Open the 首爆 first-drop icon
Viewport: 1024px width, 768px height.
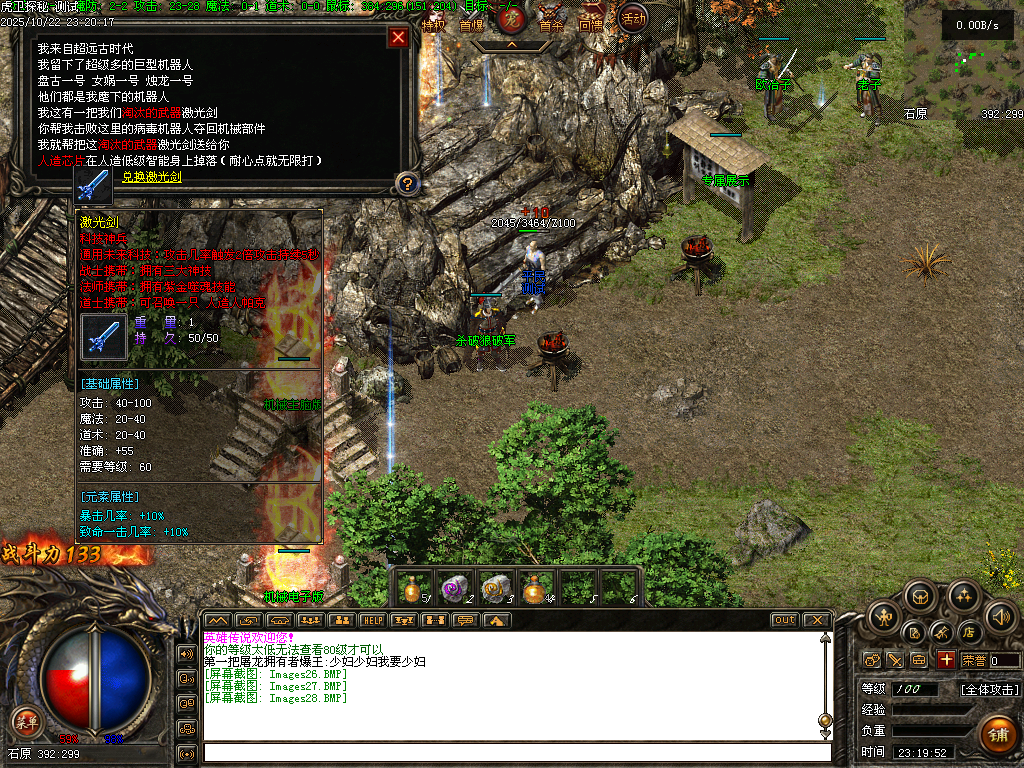(471, 22)
